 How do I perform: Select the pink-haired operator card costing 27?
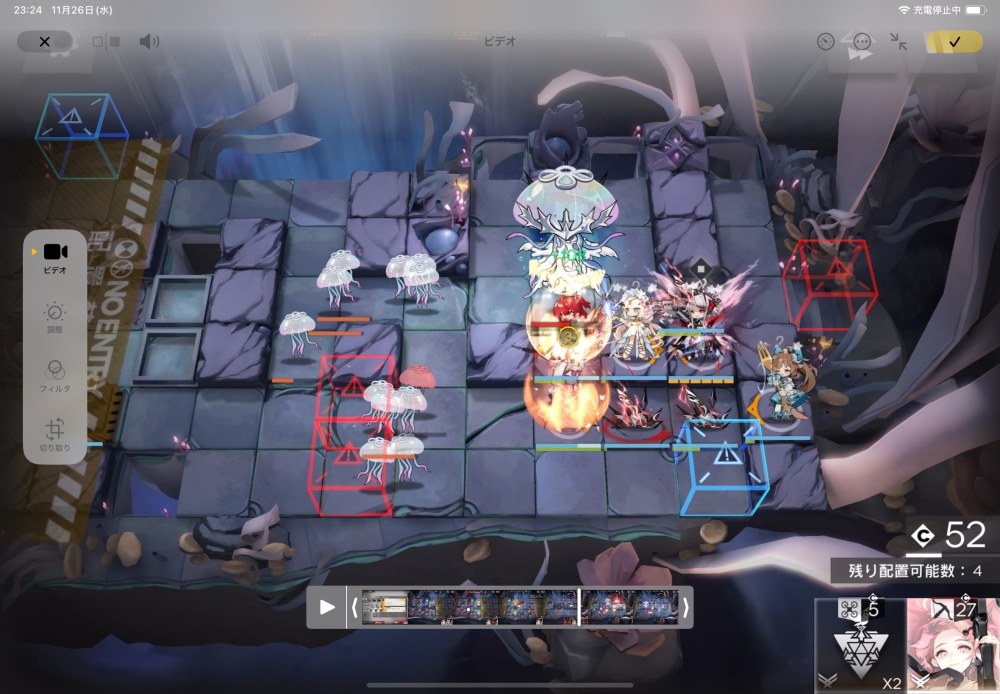point(953,645)
